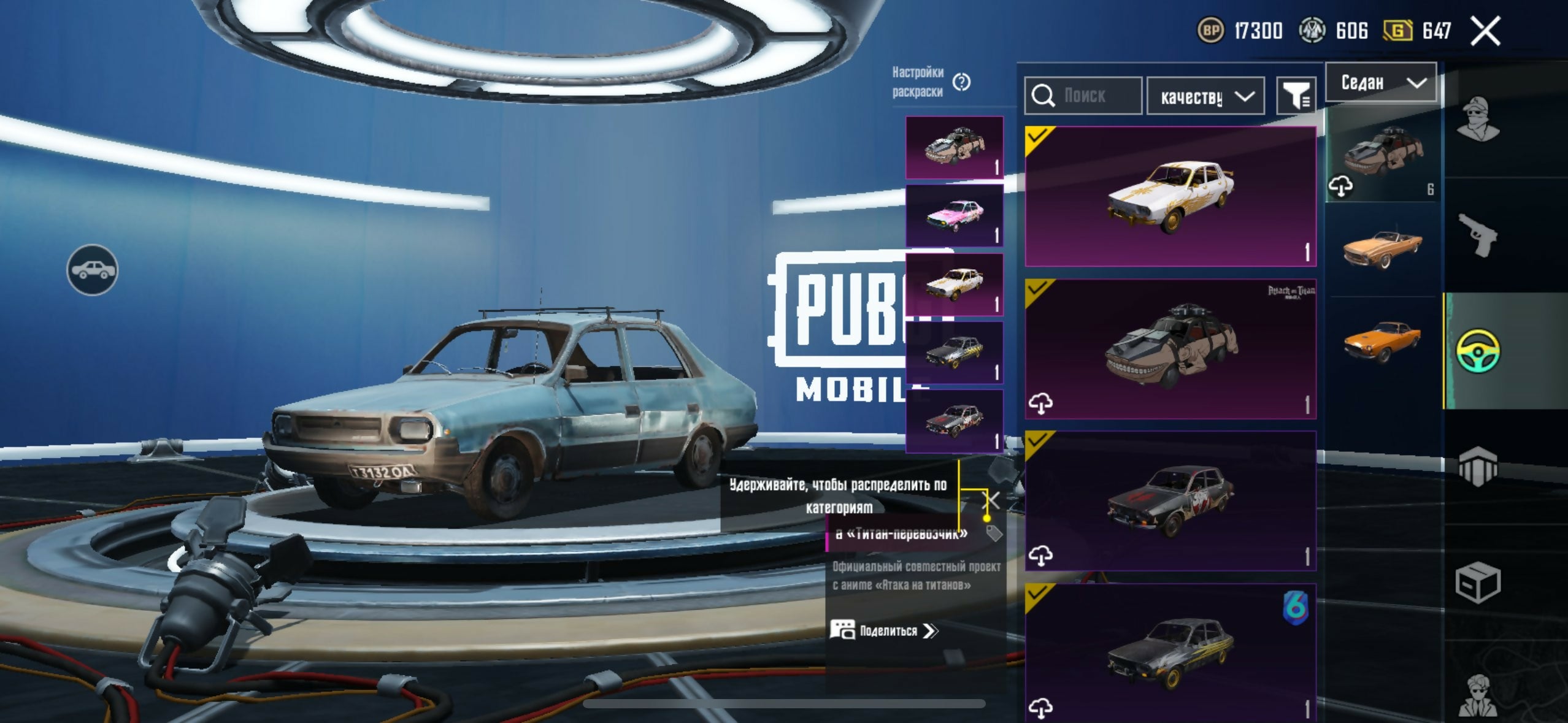Switch to the weapons pistol tab
The height and width of the screenshot is (723, 1568).
(x=1477, y=235)
